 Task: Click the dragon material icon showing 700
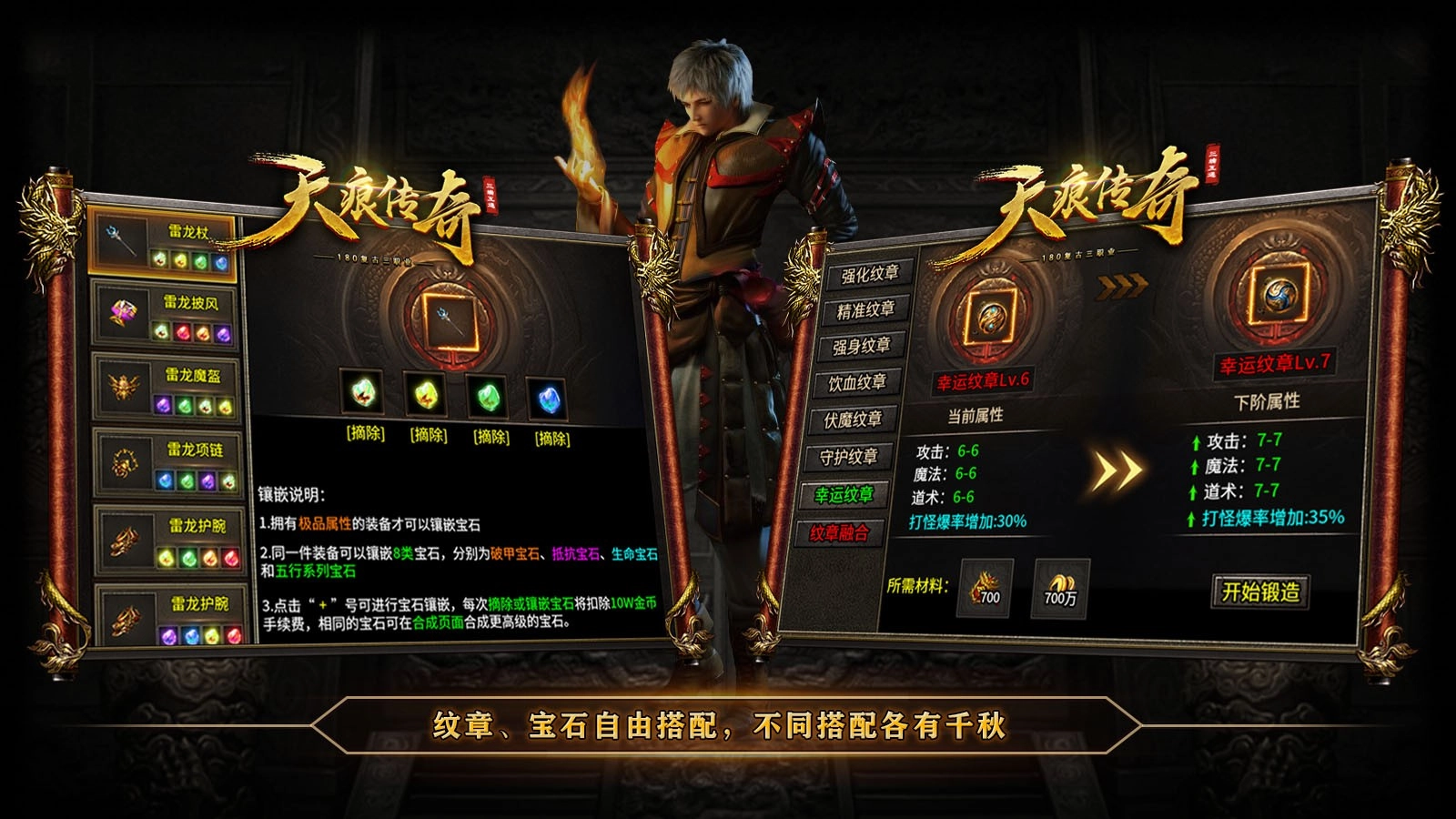pyautogui.click(x=987, y=587)
